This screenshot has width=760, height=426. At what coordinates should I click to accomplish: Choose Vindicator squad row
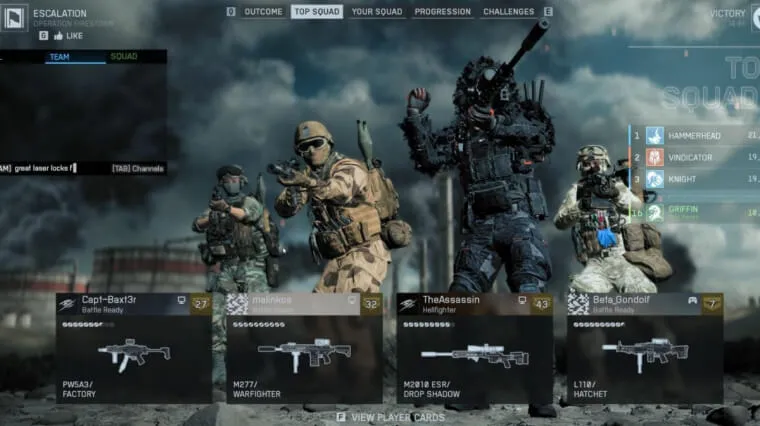700,157
